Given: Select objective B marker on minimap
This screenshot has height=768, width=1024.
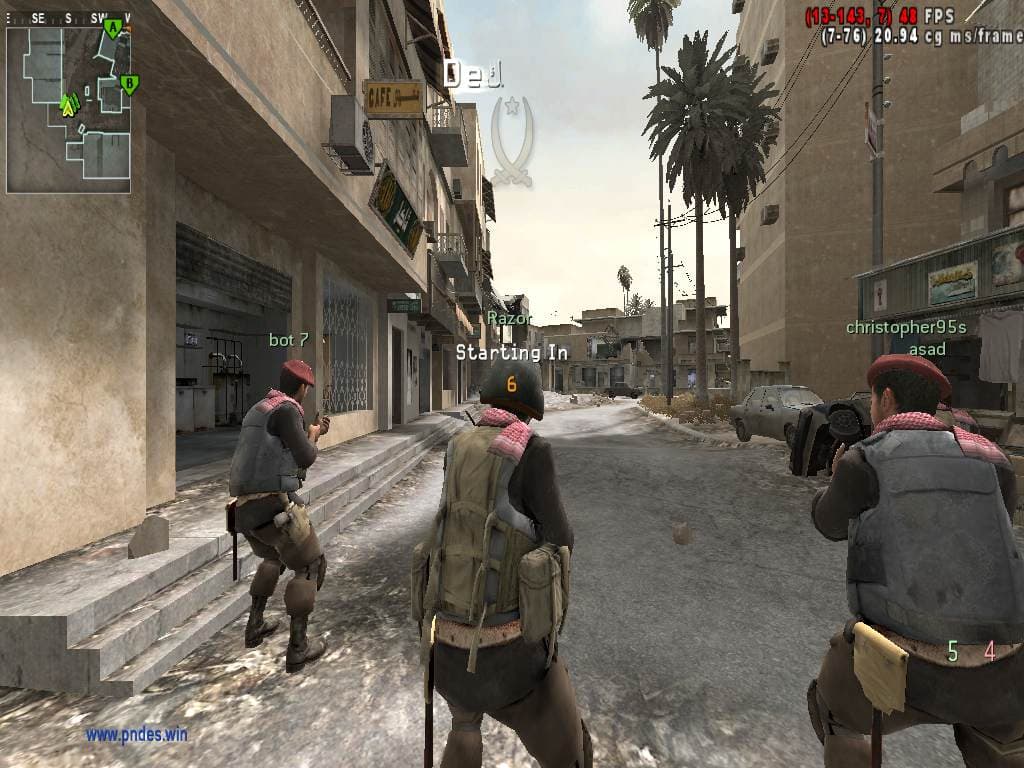Looking at the screenshot, I should pyautogui.click(x=128, y=84).
